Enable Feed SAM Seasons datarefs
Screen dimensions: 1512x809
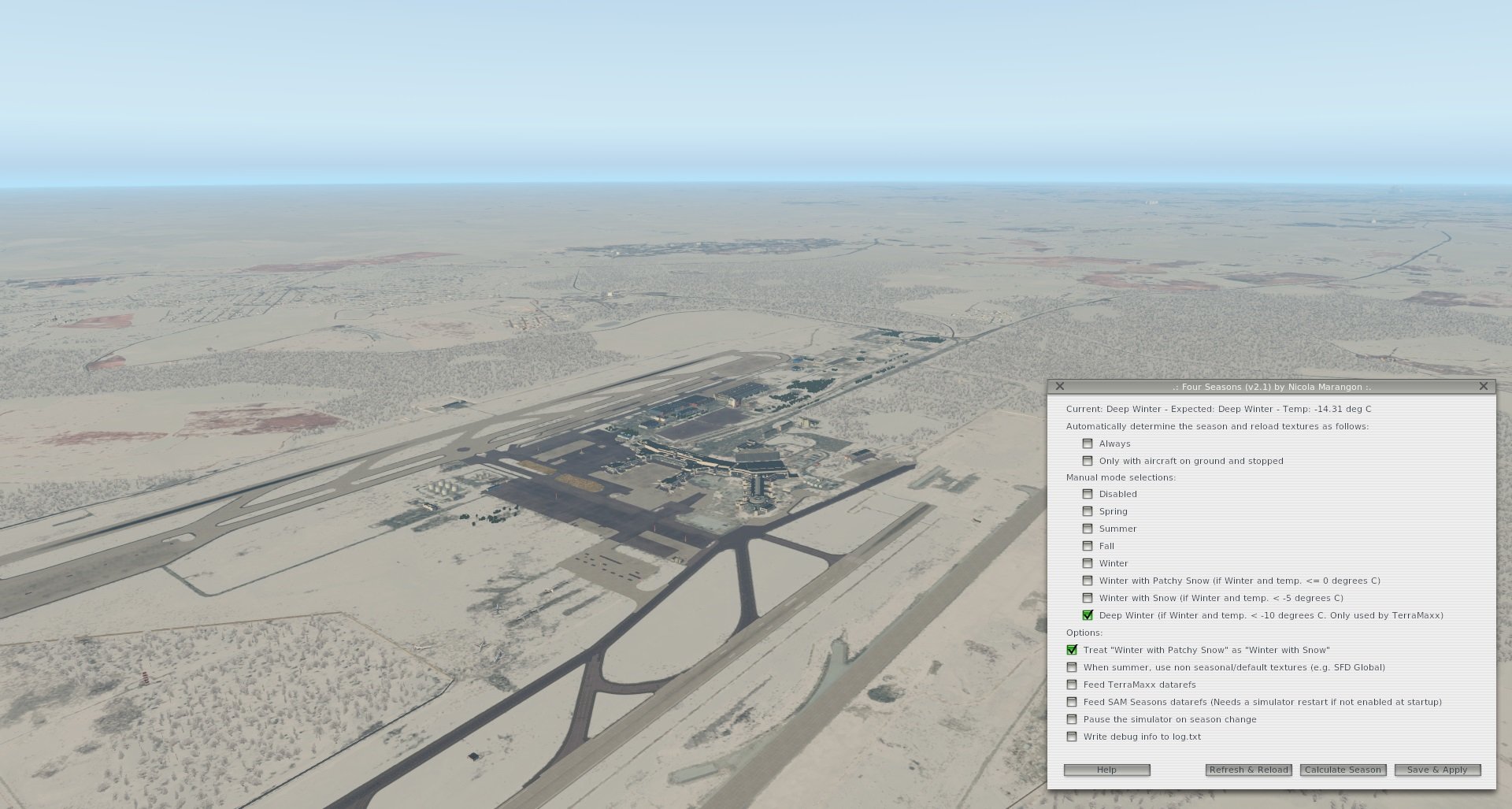[1073, 702]
